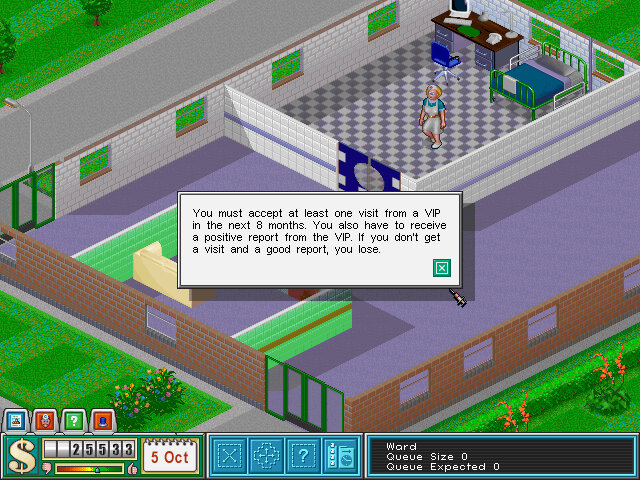Open the bank manager via dollar sign

(x=19, y=456)
